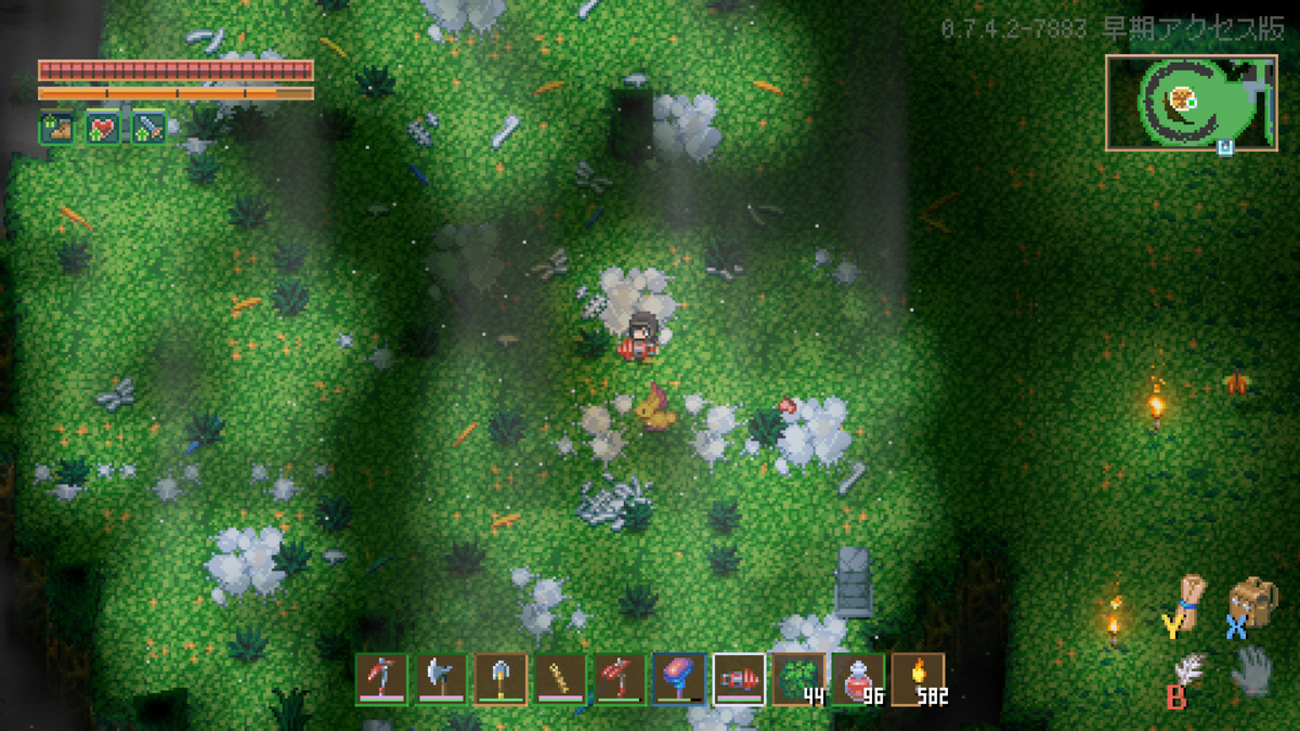The height and width of the screenshot is (731, 1300).
Task: Click the boot movement speed buff icon
Action: [56, 128]
